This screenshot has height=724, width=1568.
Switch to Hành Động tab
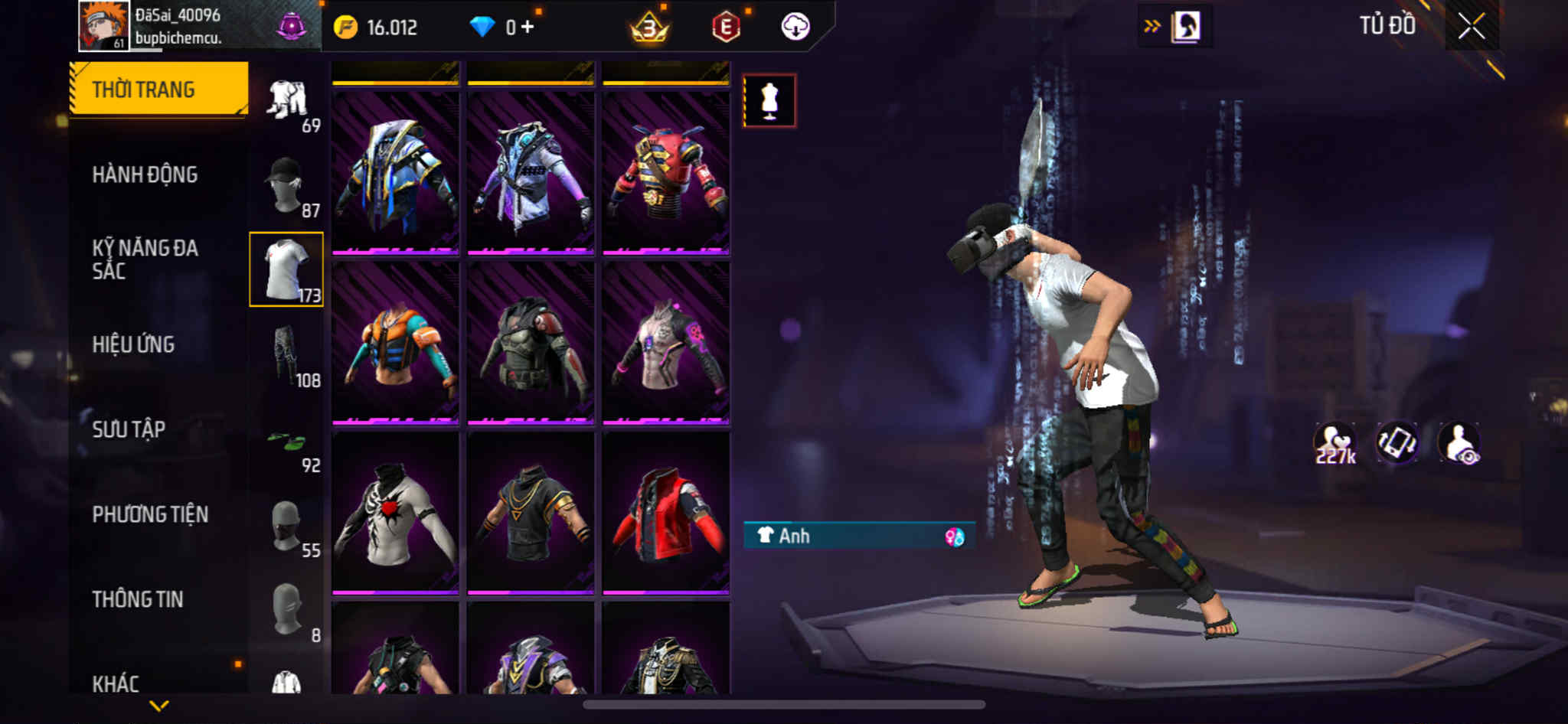pos(145,174)
